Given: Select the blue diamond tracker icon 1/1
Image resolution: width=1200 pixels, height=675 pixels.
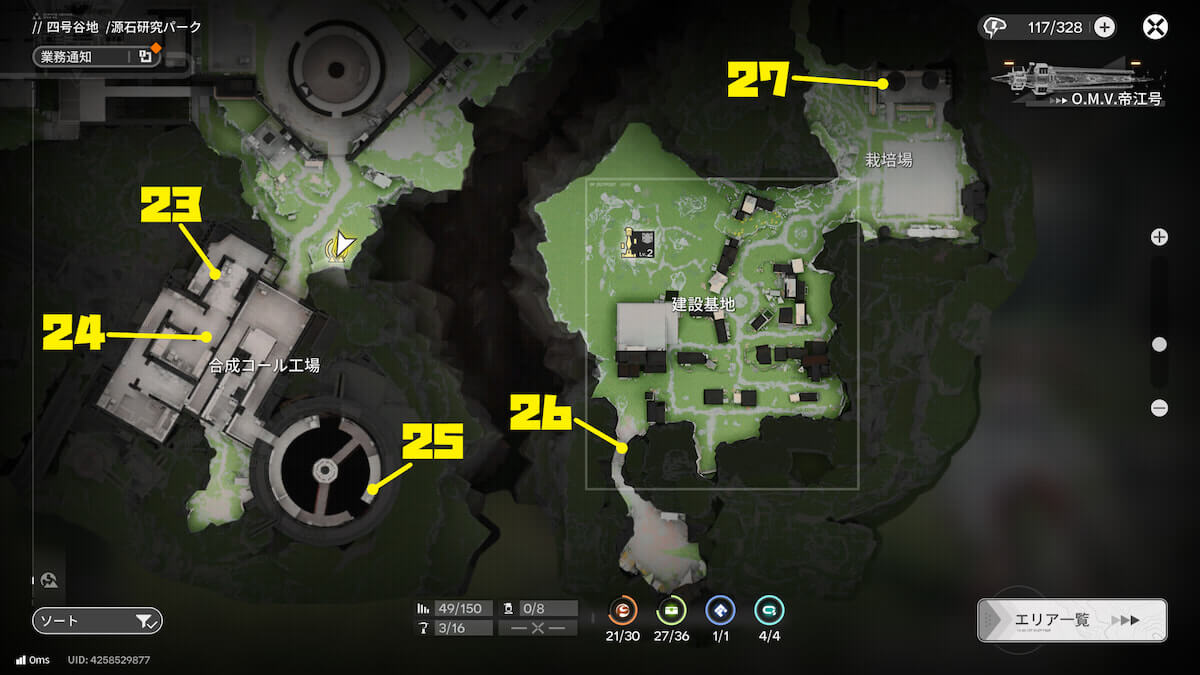Looking at the screenshot, I should point(720,610).
